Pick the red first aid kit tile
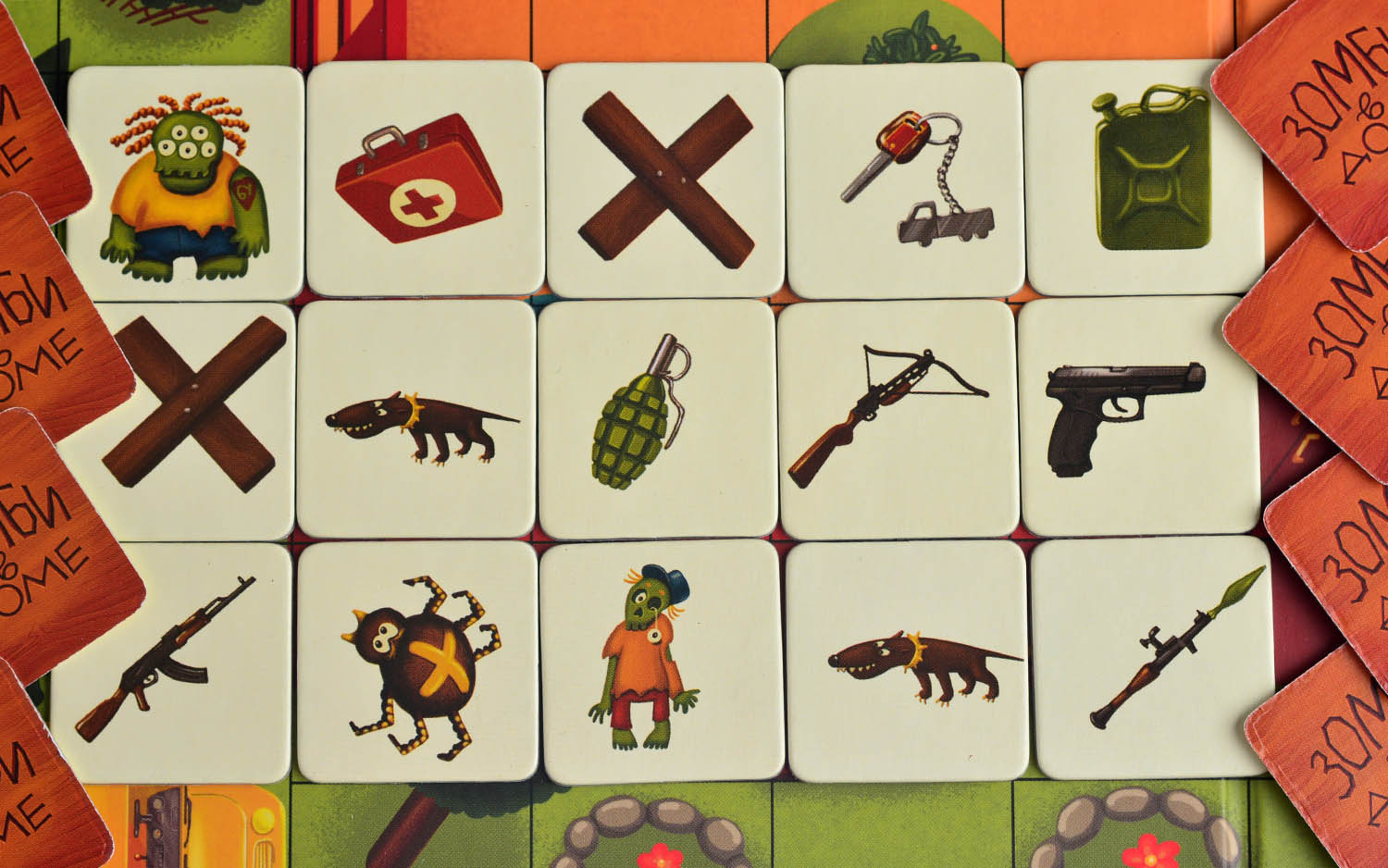Image resolution: width=1388 pixels, height=868 pixels. (424, 179)
